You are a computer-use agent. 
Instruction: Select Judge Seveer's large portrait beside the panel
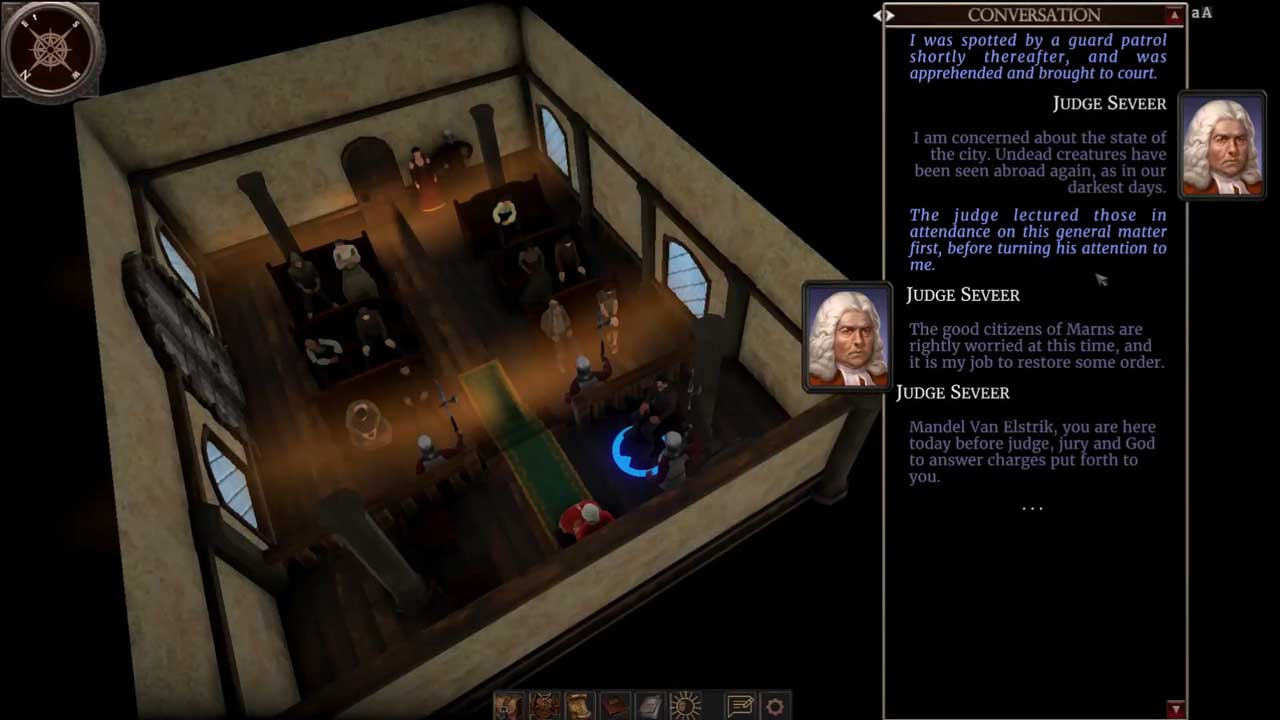(847, 337)
